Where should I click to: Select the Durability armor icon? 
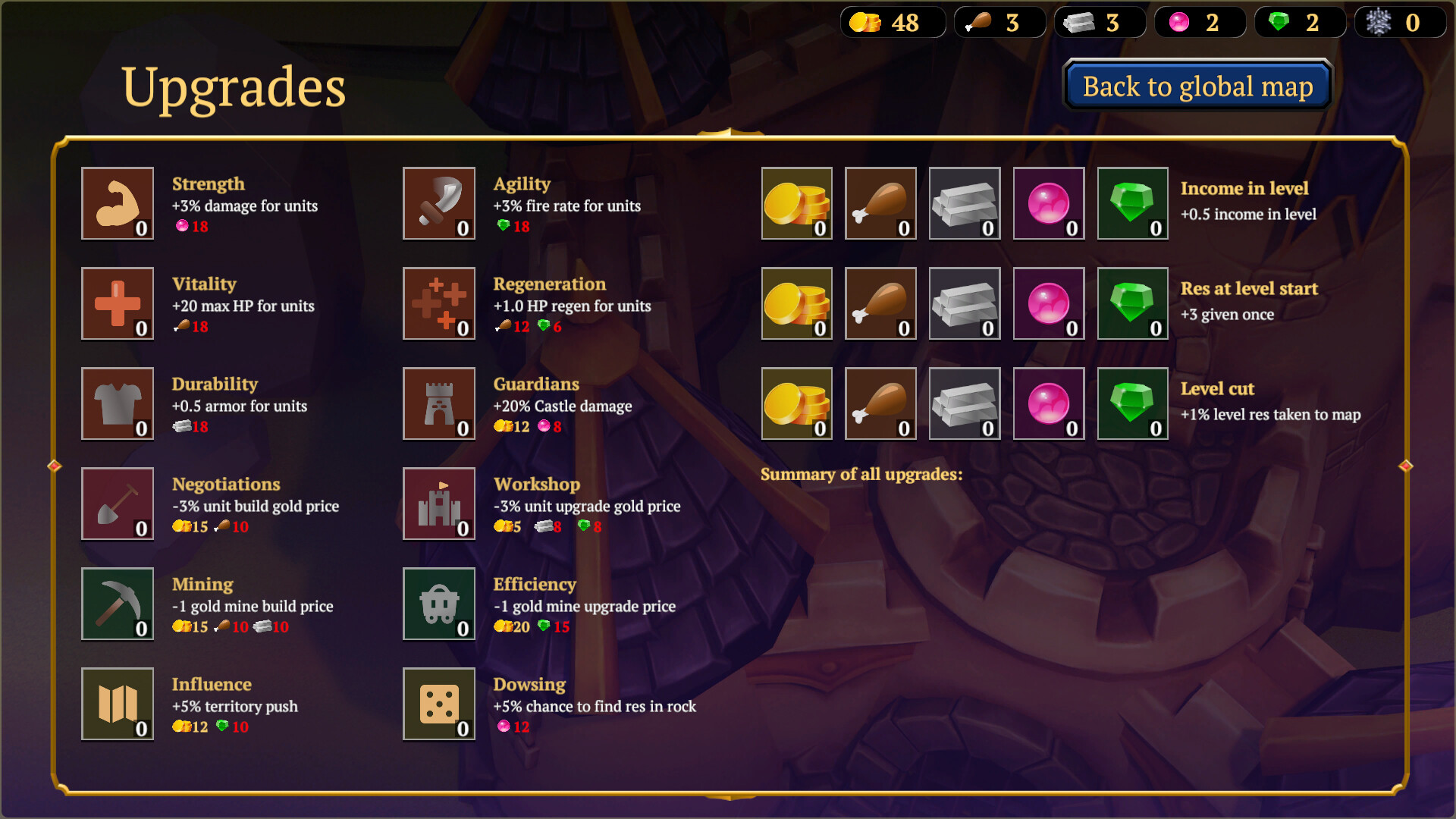coord(117,403)
